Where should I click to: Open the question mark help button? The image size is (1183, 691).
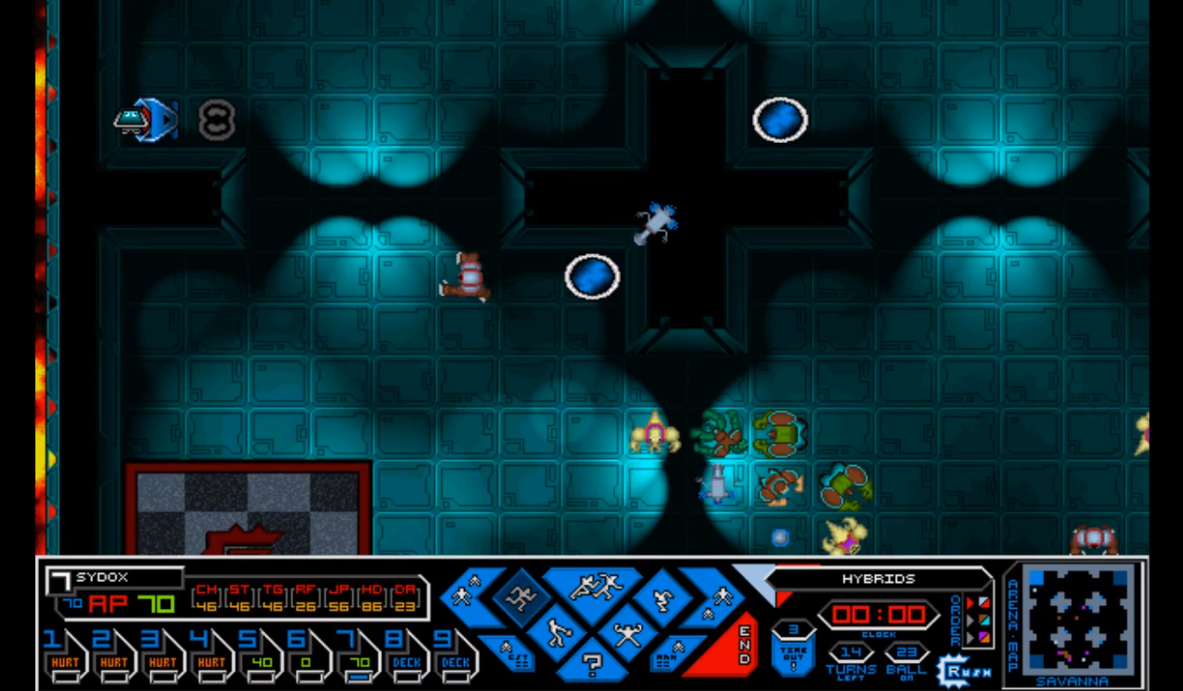pyautogui.click(x=592, y=661)
